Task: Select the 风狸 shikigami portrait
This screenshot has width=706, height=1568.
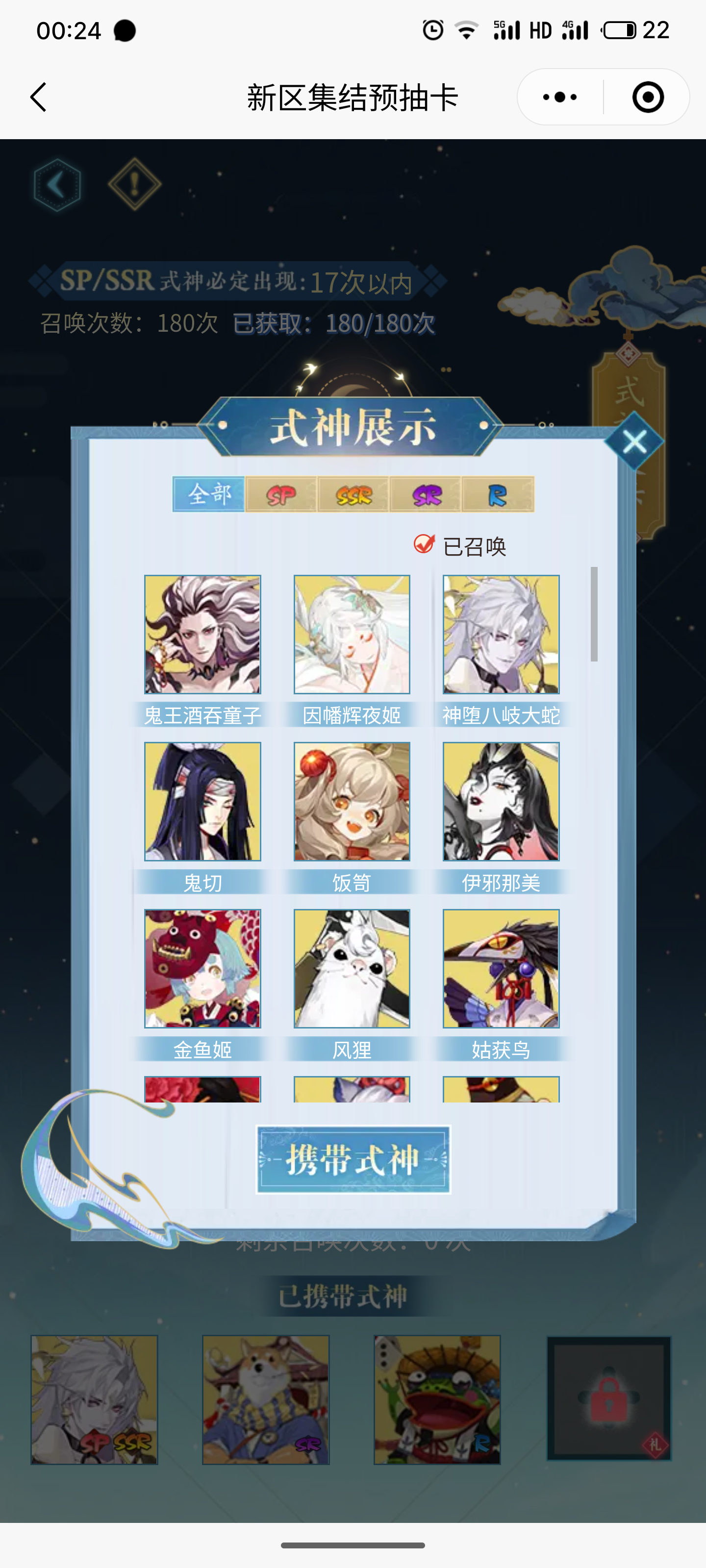Action: [352, 969]
